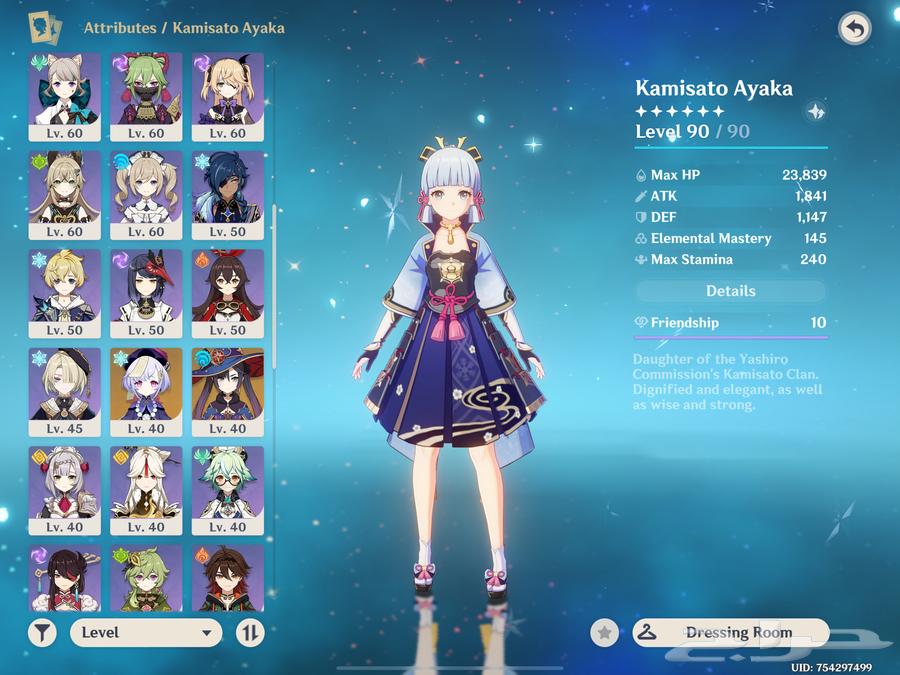Image resolution: width=900 pixels, height=675 pixels.
Task: Select the Friendship row
Action: [x=731, y=323]
